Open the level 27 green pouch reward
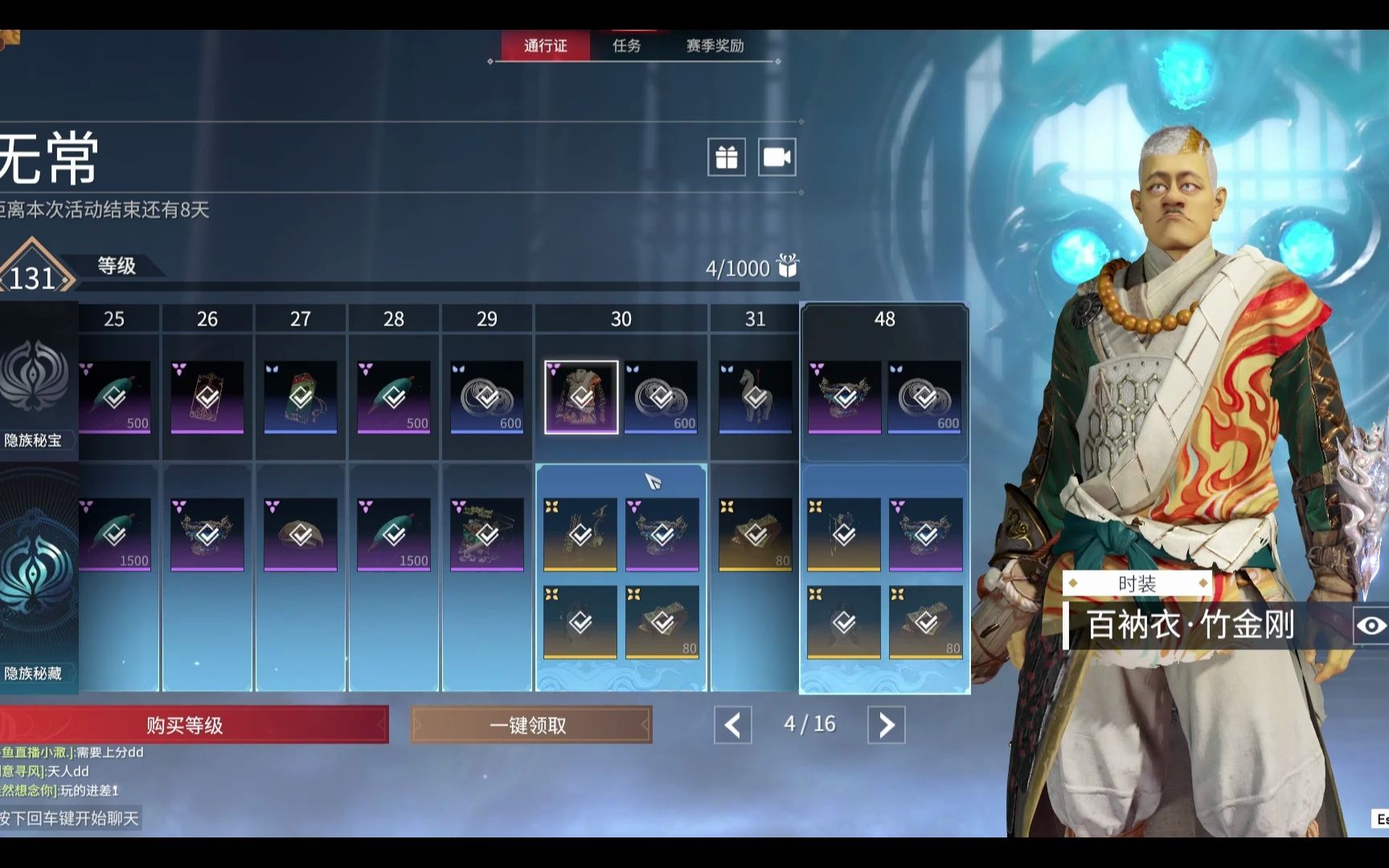Screen dimensions: 1389x868 [301, 397]
